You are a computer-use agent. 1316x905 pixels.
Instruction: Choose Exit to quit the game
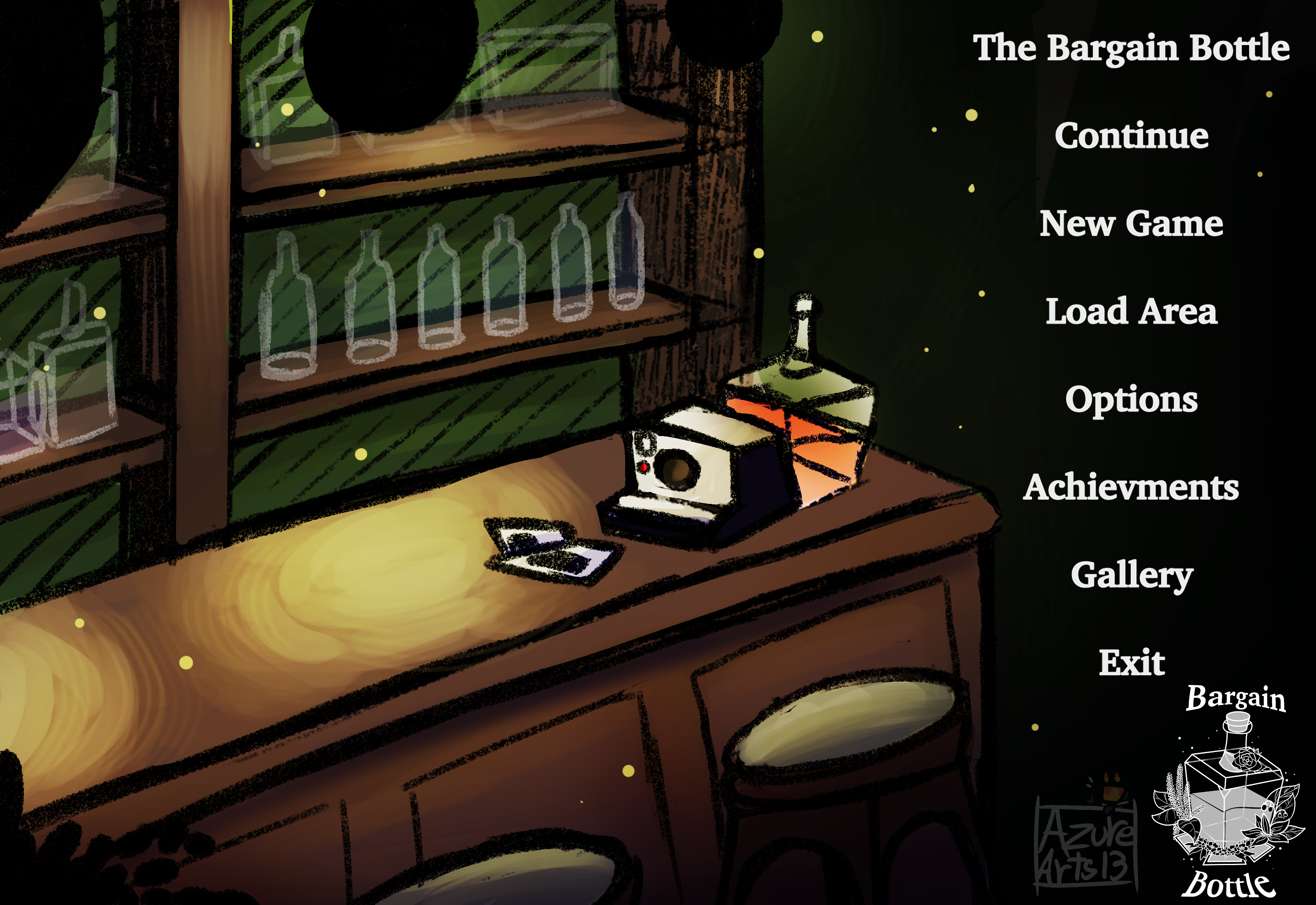tap(1131, 662)
